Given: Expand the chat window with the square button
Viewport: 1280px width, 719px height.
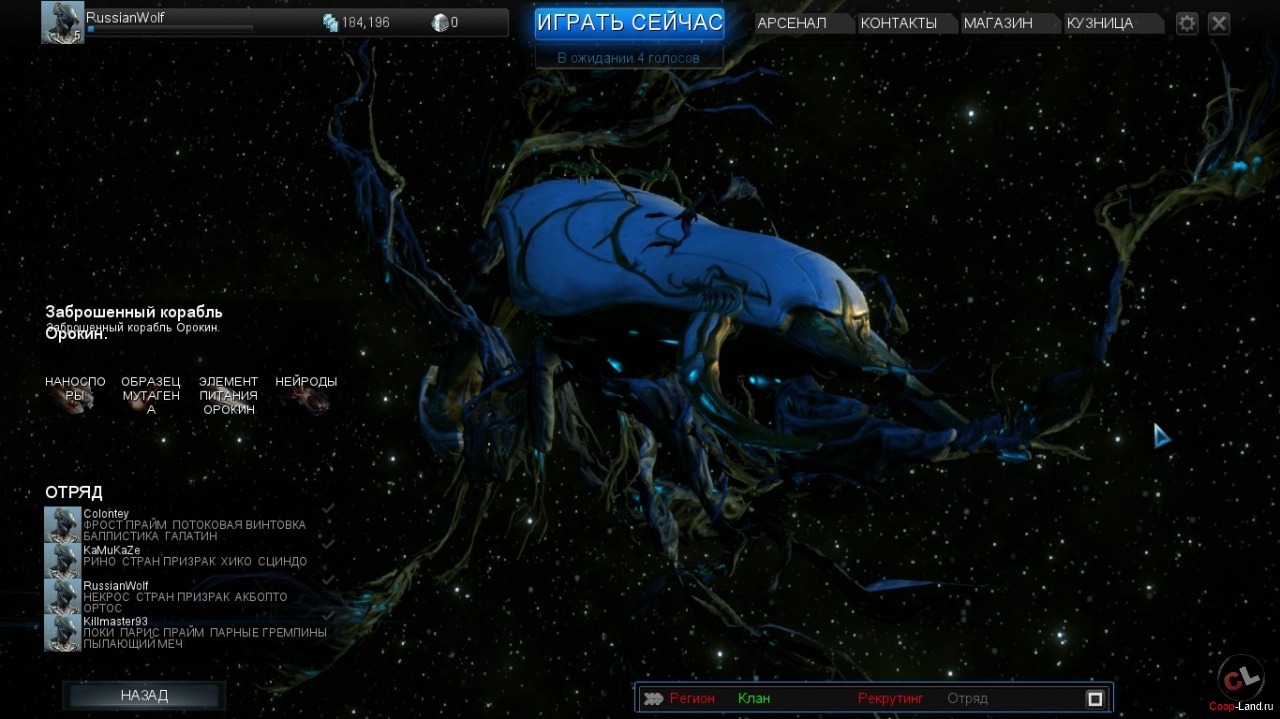Looking at the screenshot, I should (1095, 698).
